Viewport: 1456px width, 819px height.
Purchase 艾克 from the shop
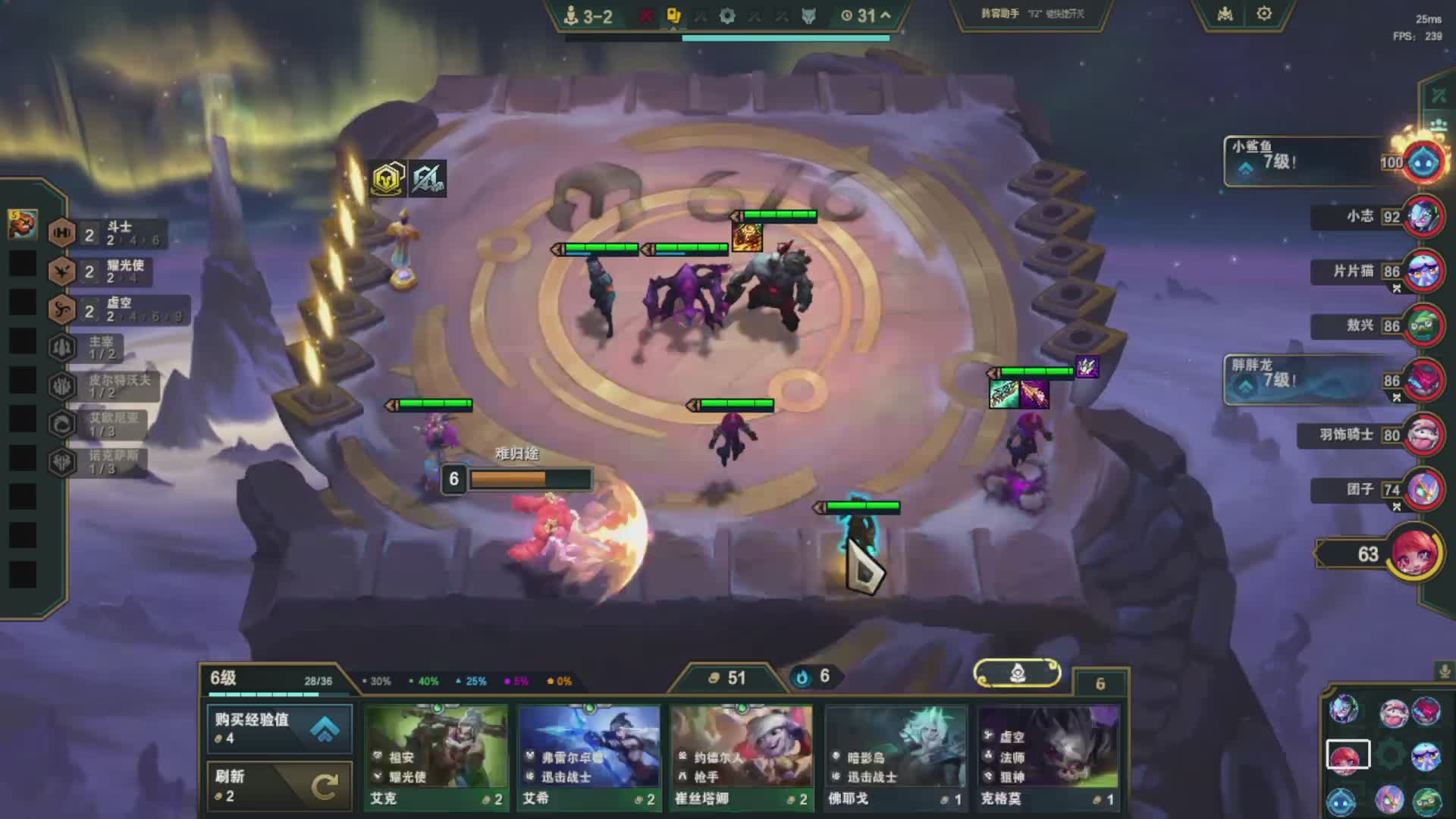pyautogui.click(x=436, y=757)
